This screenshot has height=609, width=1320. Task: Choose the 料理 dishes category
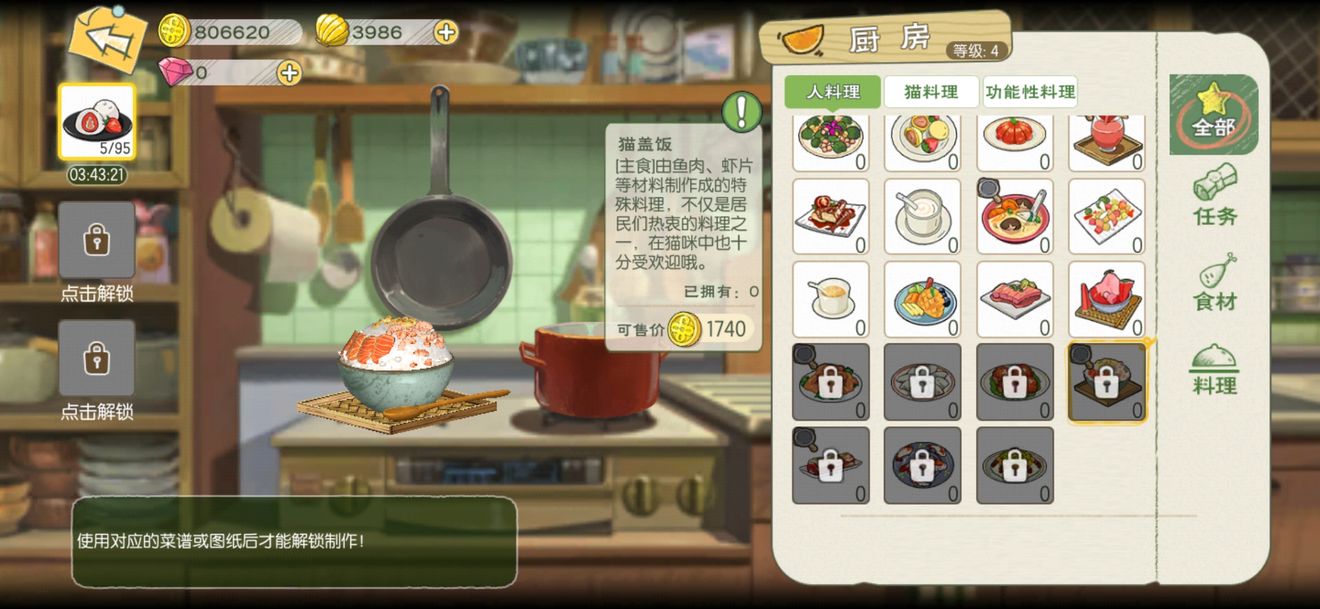[1215, 370]
